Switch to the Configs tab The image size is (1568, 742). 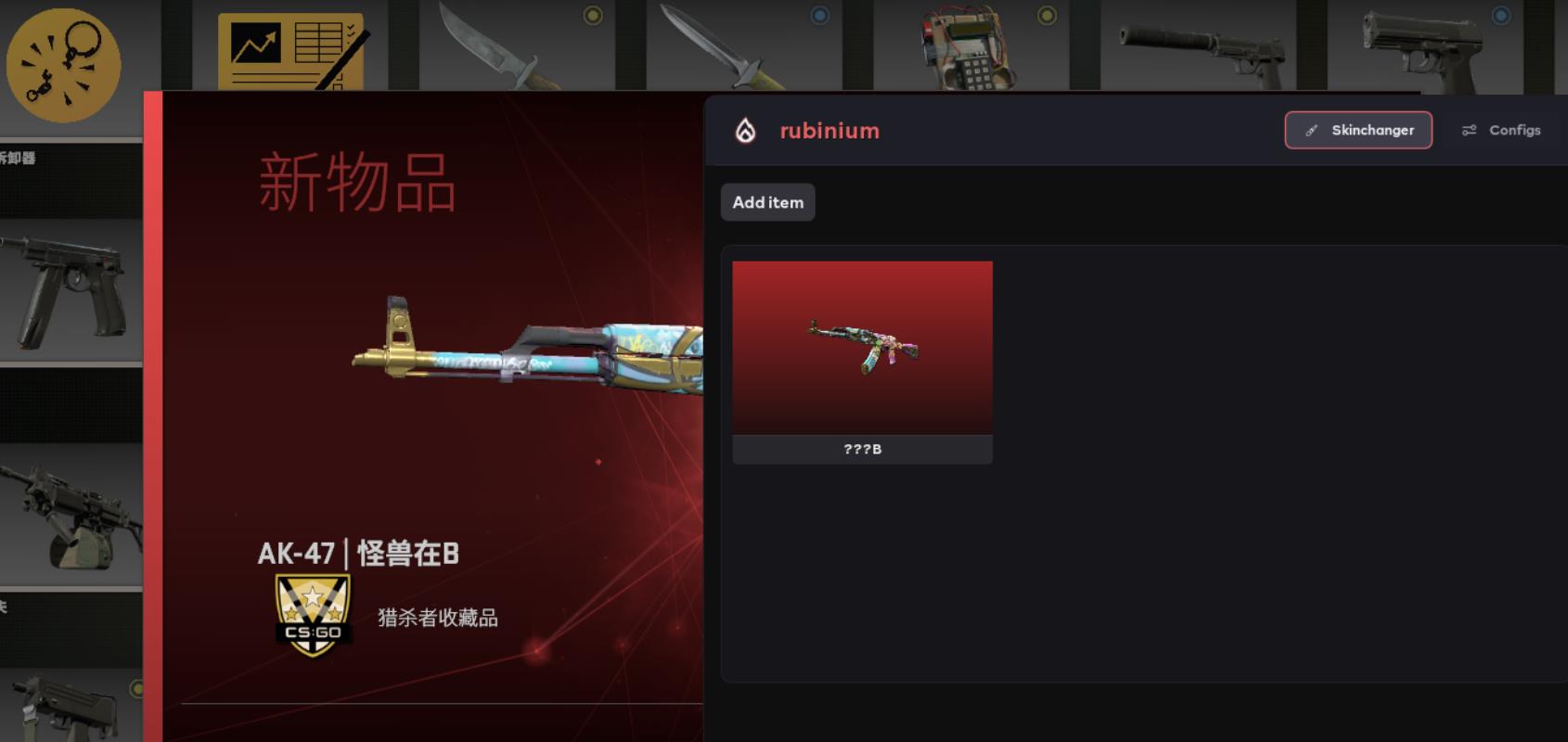1501,131
